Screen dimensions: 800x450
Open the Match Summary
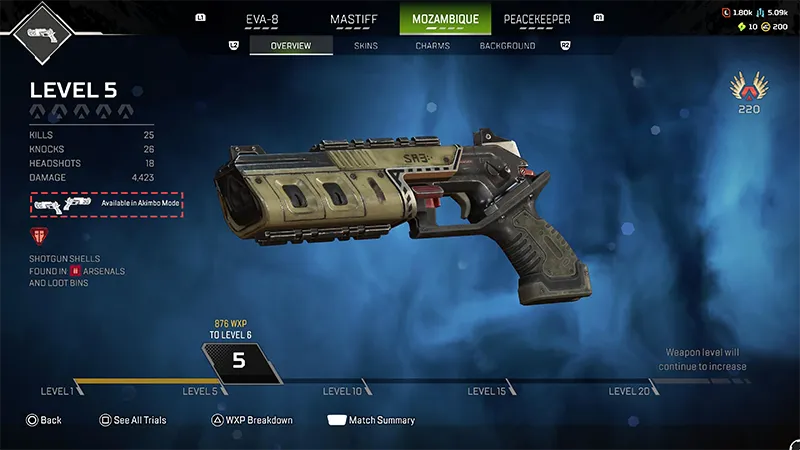click(x=371, y=420)
